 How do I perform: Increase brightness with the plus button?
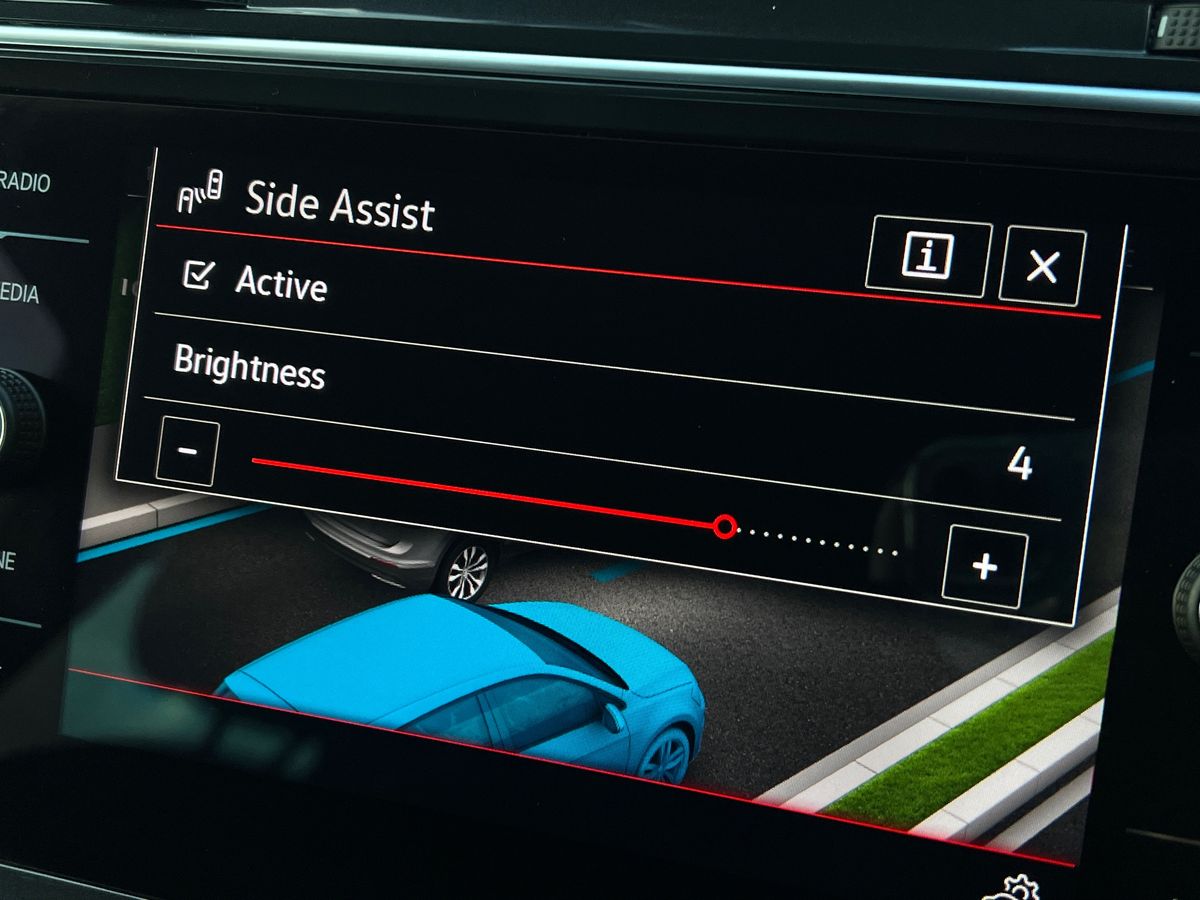(x=984, y=567)
